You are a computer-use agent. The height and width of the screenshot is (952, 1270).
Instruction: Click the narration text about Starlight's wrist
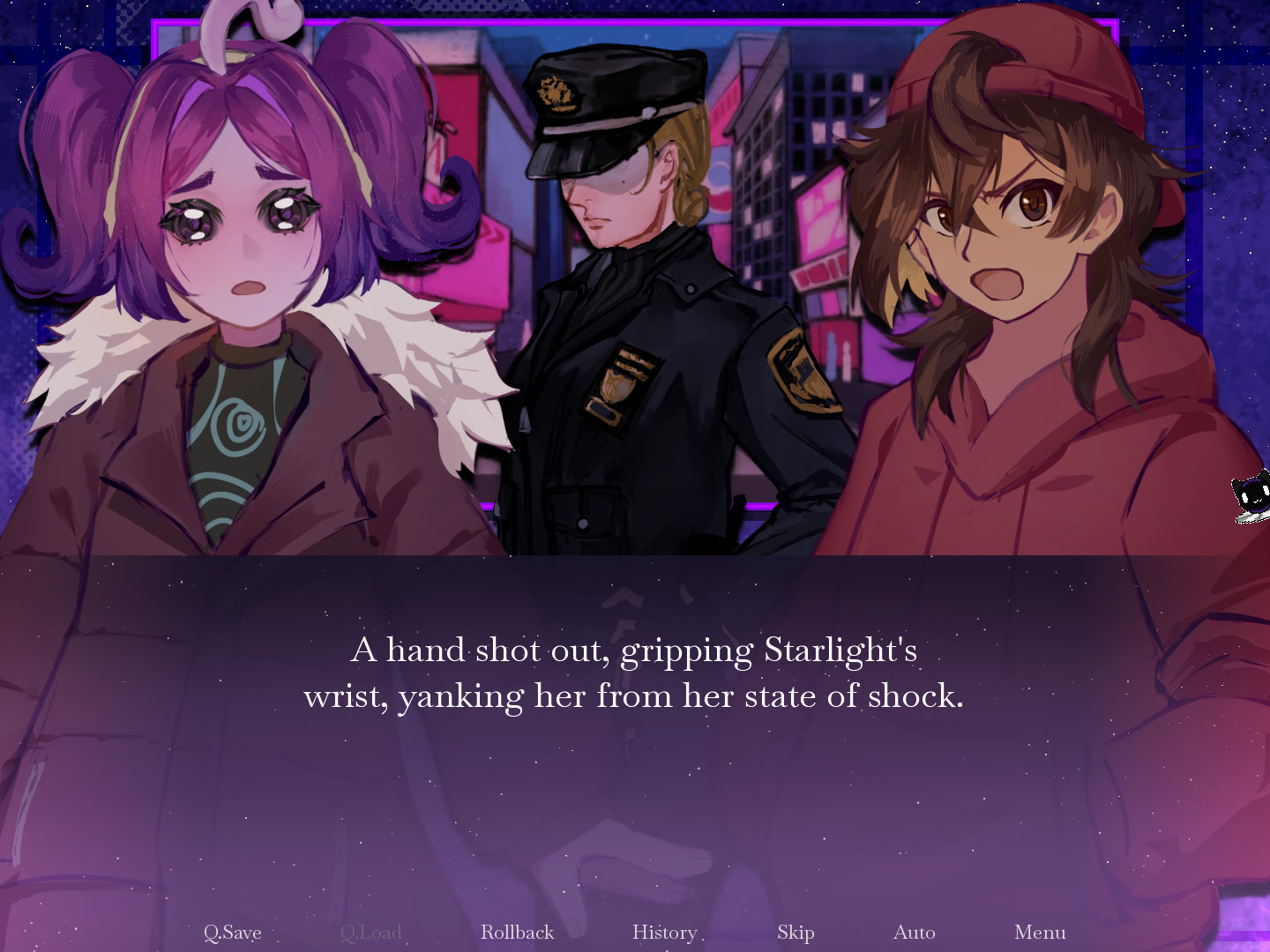pyautogui.click(x=635, y=673)
